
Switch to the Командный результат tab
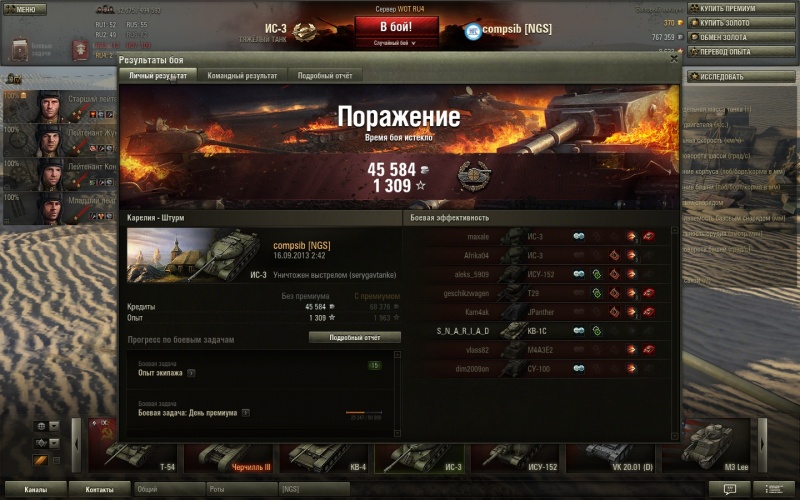coord(243,76)
